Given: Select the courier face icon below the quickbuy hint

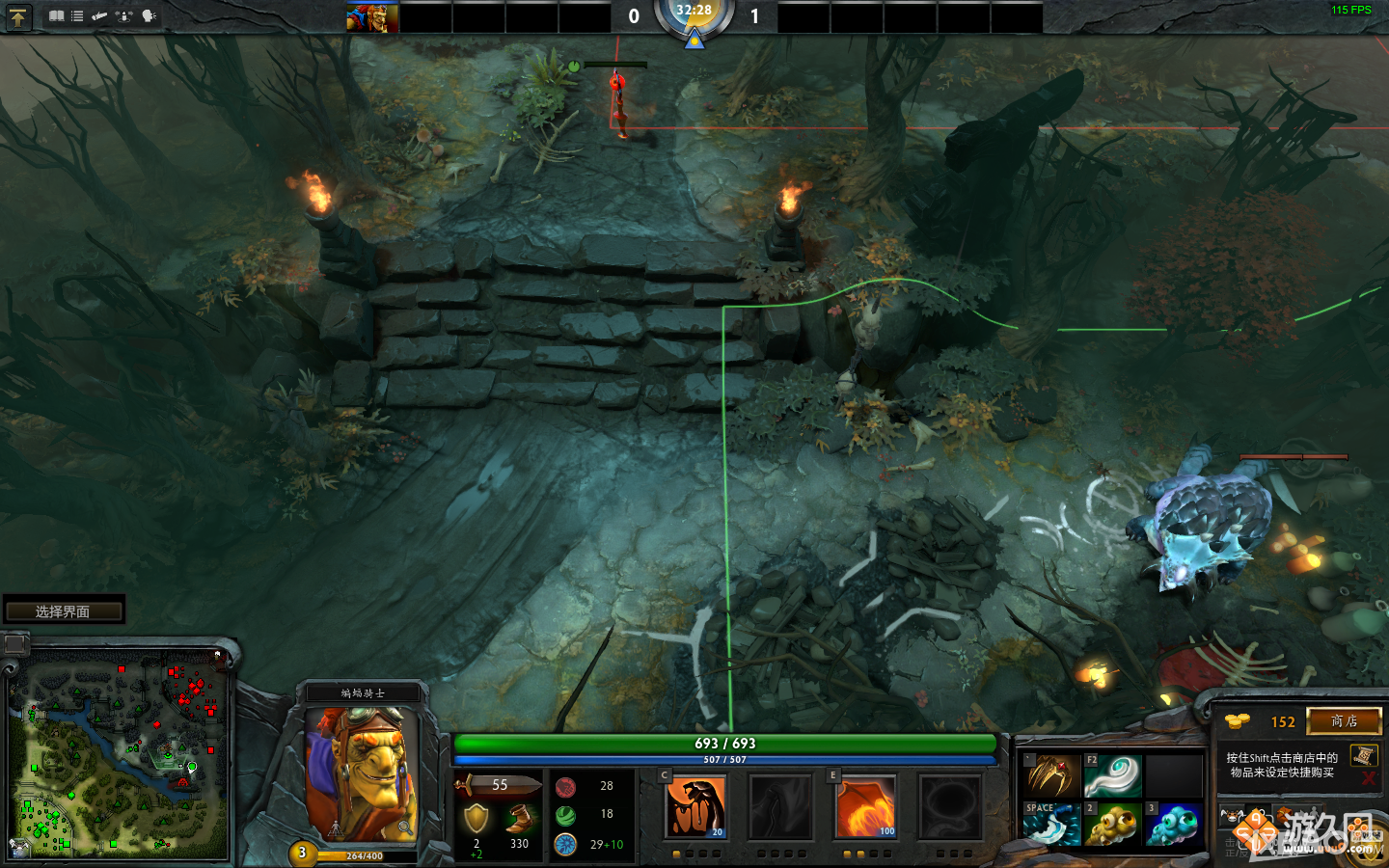Looking at the screenshot, I should [x=1231, y=815].
